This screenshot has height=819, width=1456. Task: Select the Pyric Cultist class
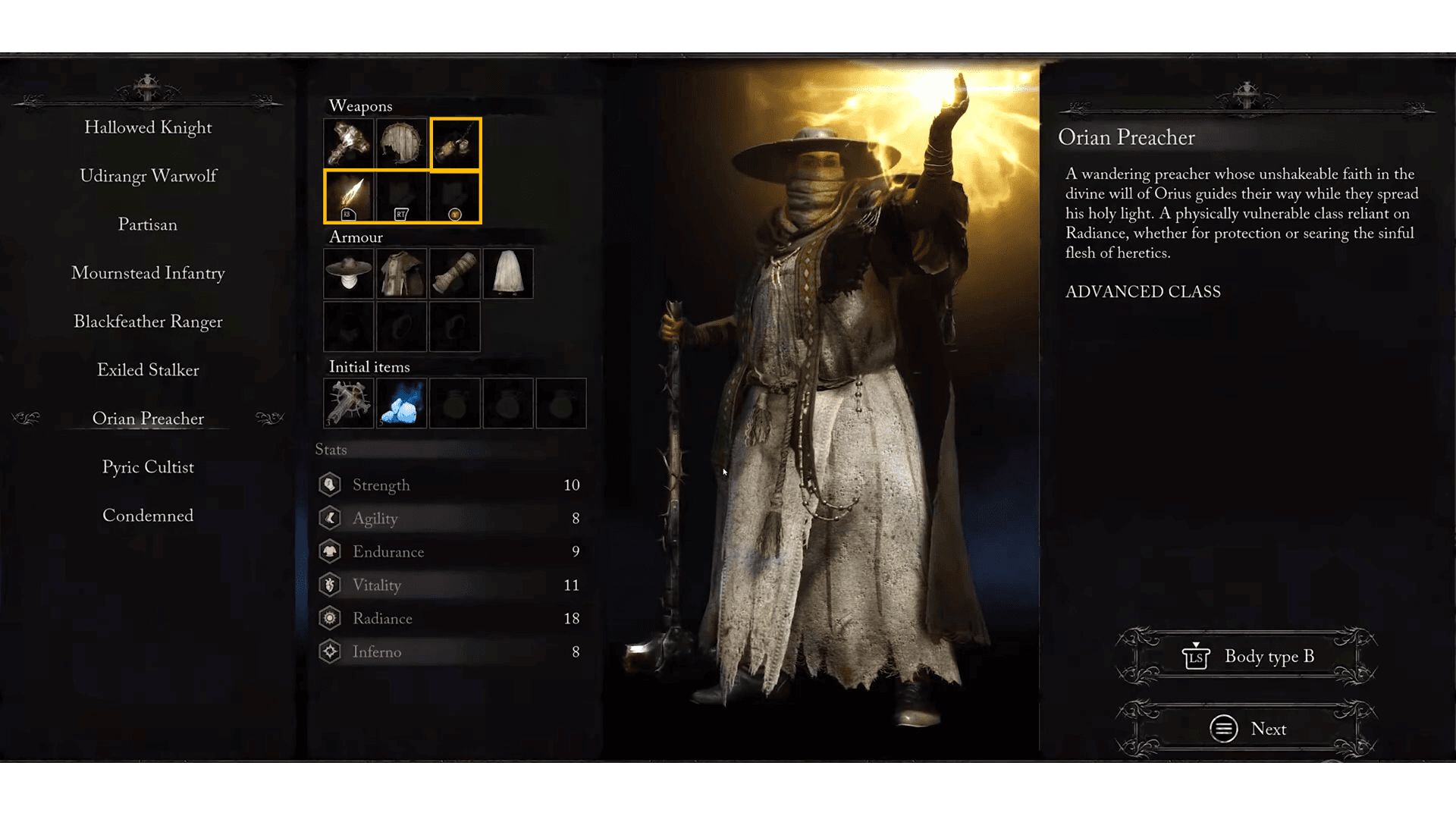pyautogui.click(x=148, y=467)
